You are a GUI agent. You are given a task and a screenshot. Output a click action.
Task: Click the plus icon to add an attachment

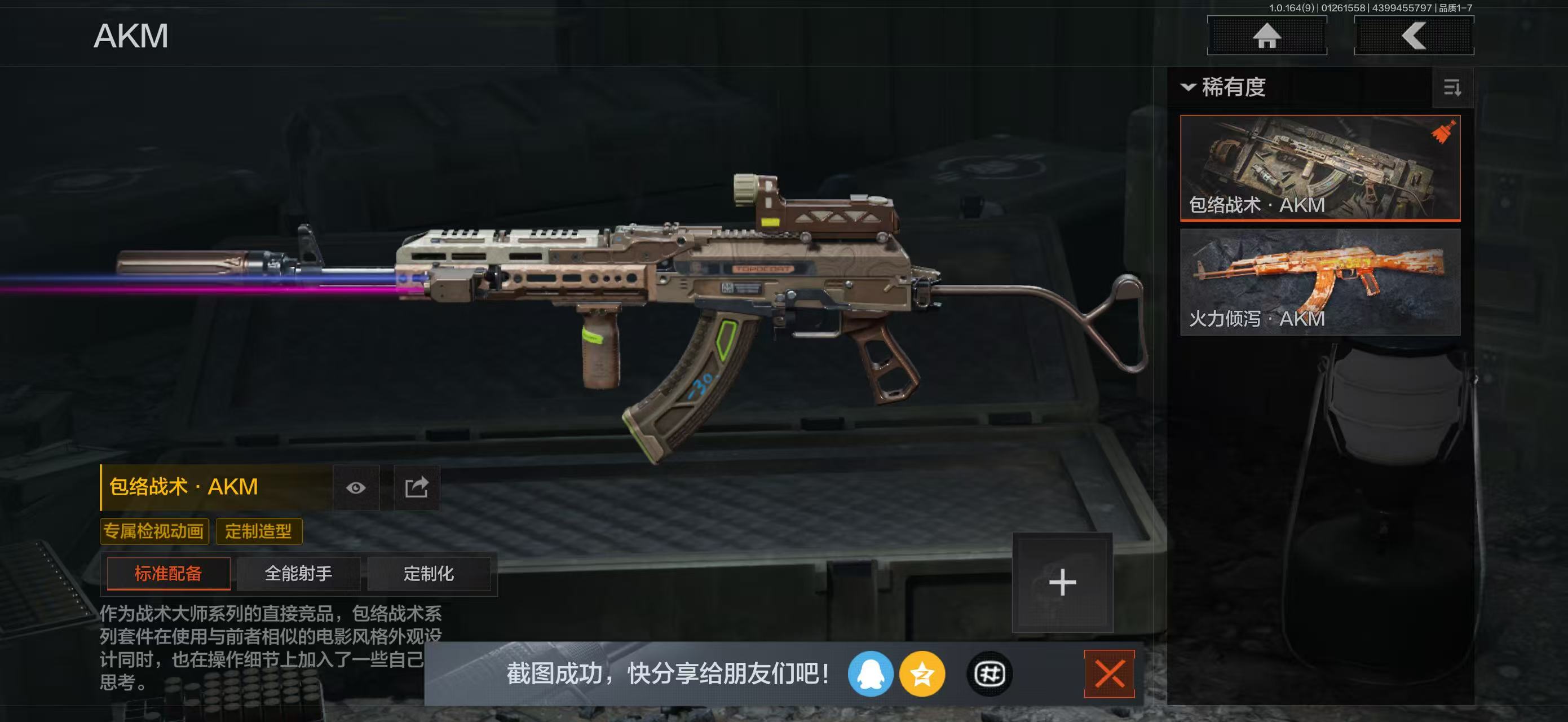1063,582
